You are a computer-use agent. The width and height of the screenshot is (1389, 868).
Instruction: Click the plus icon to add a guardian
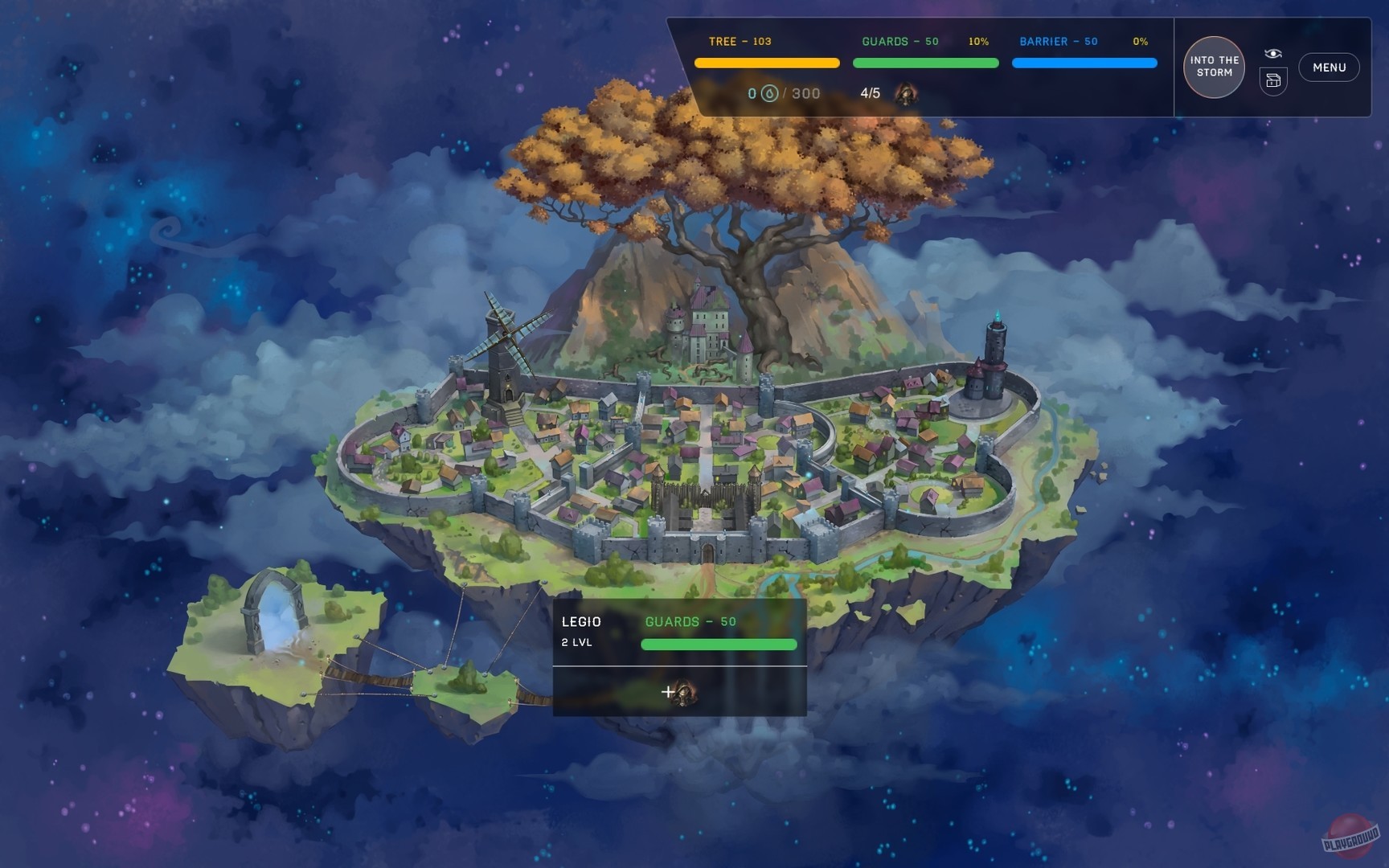668,690
